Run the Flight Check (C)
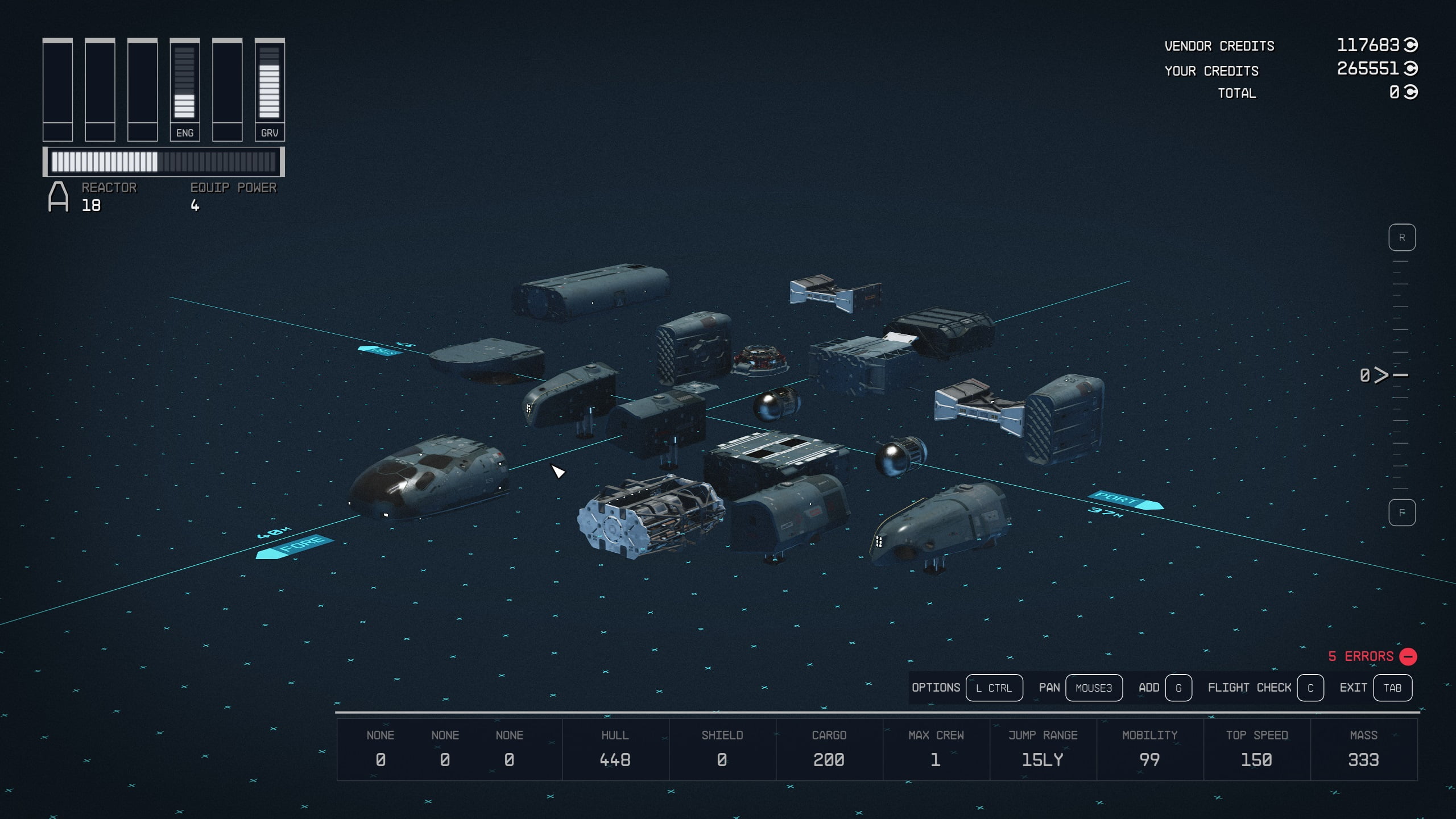The height and width of the screenshot is (819, 1456). (1311, 688)
